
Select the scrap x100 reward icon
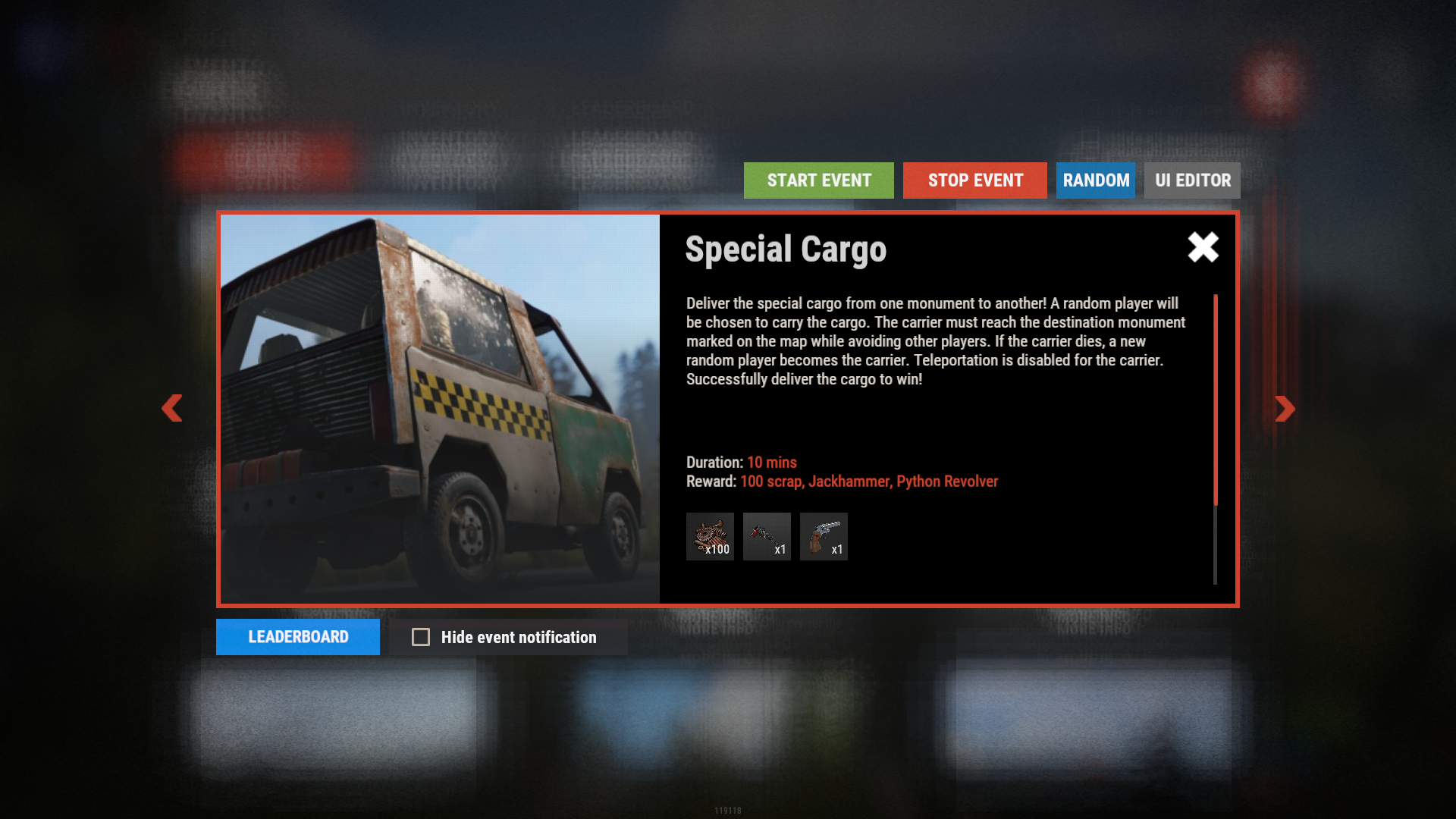[710, 537]
